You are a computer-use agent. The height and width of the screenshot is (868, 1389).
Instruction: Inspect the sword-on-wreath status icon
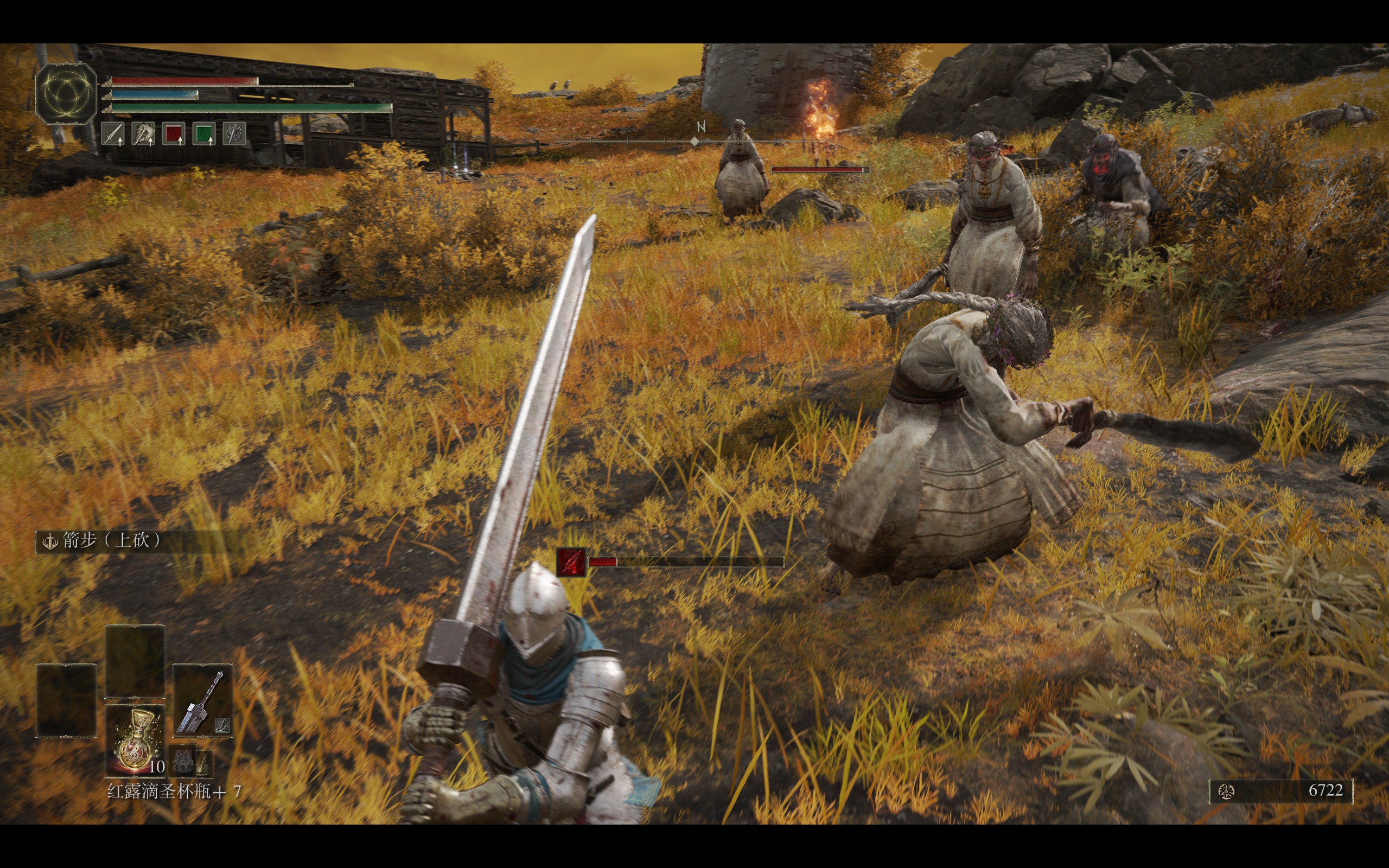(234, 134)
